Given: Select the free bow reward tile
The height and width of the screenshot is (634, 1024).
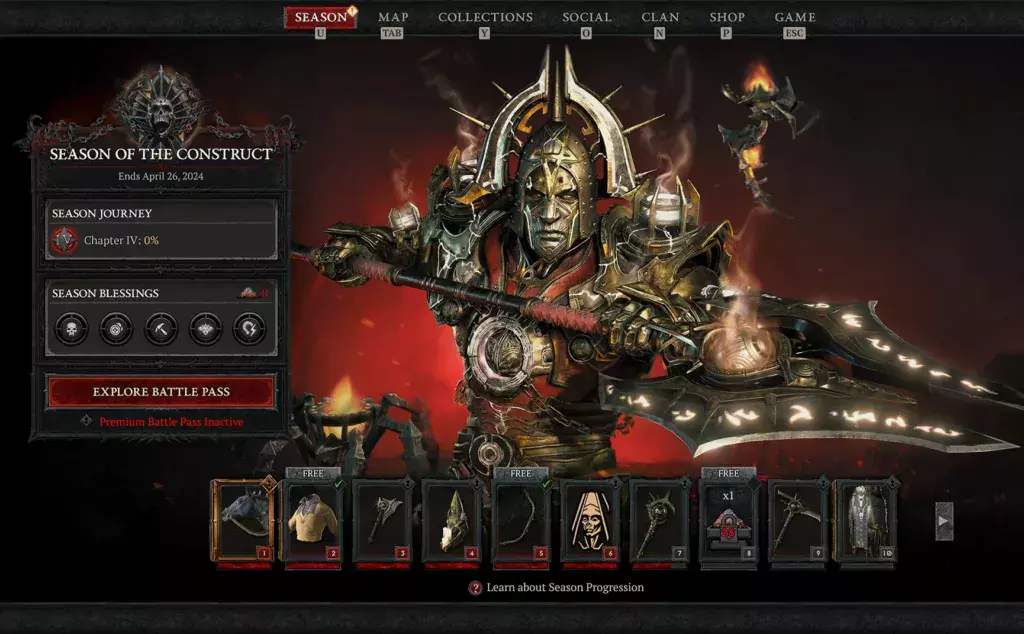Looking at the screenshot, I should point(520,521).
